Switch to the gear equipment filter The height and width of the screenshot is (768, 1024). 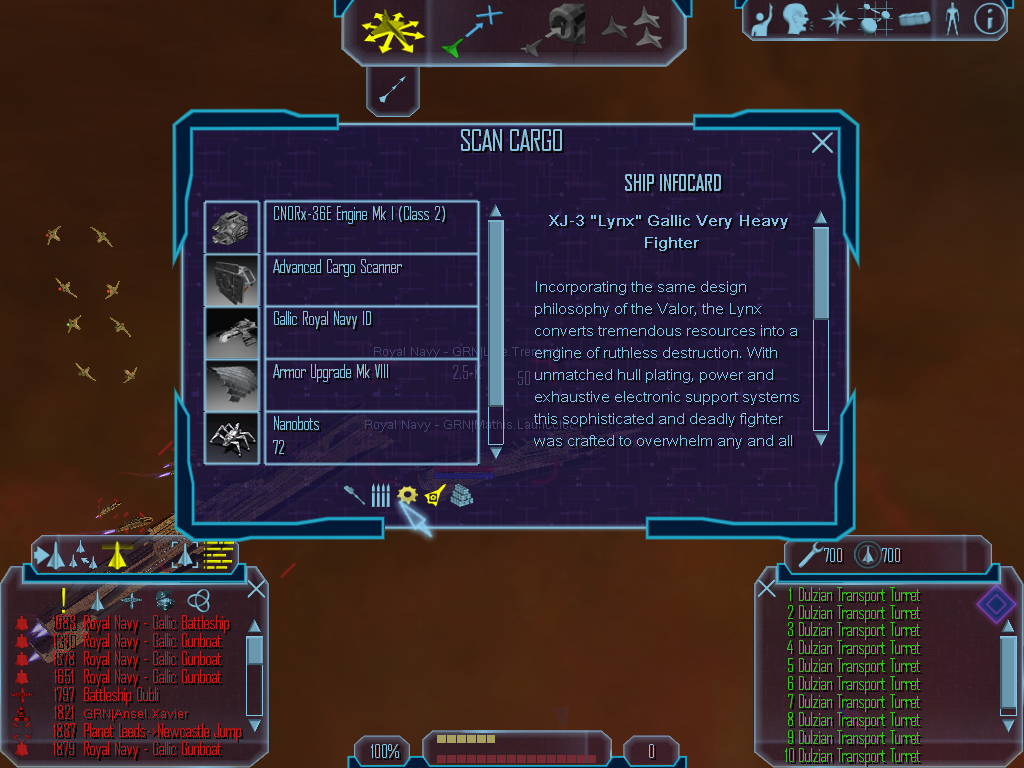407,494
